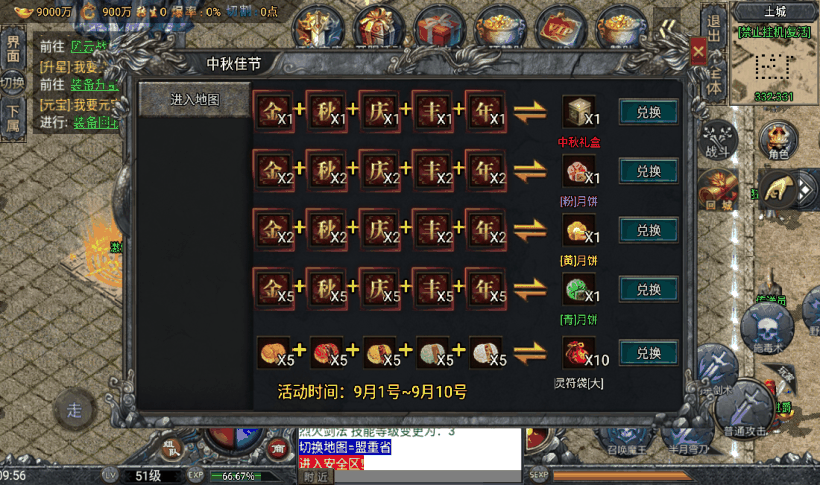Open the 界面 interface button
The height and width of the screenshot is (485, 820).
(x=13, y=48)
